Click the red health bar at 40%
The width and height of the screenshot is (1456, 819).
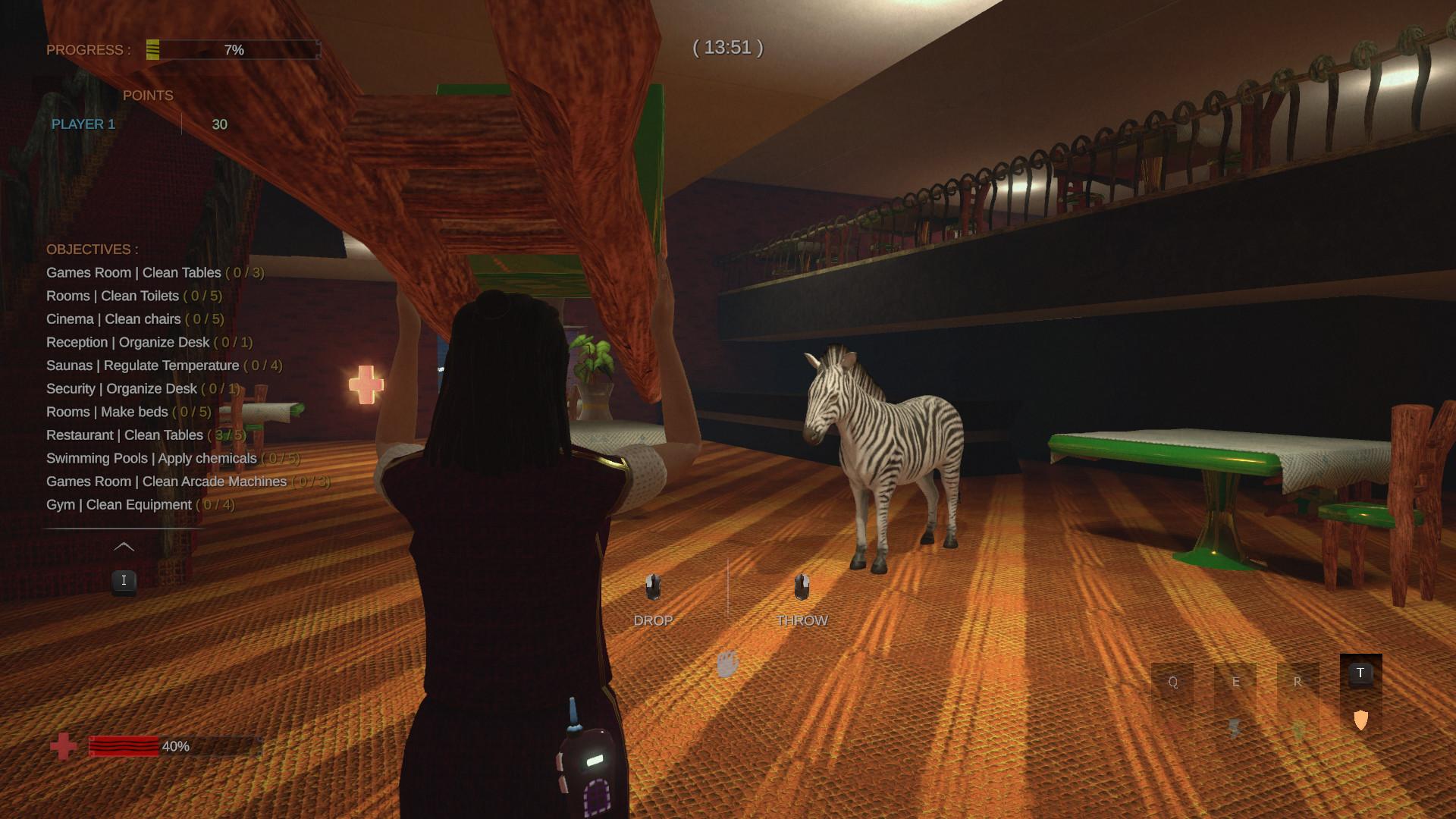point(125,747)
